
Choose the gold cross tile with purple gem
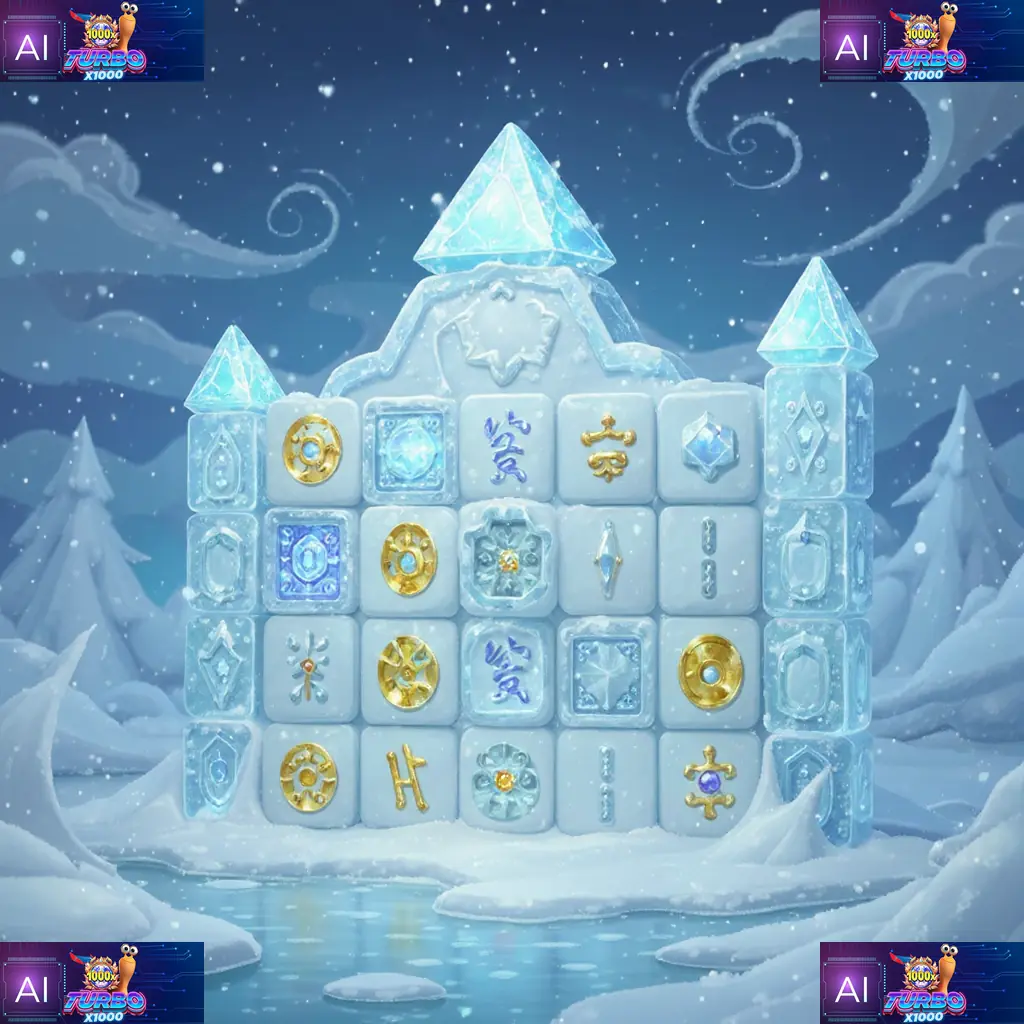point(710,779)
